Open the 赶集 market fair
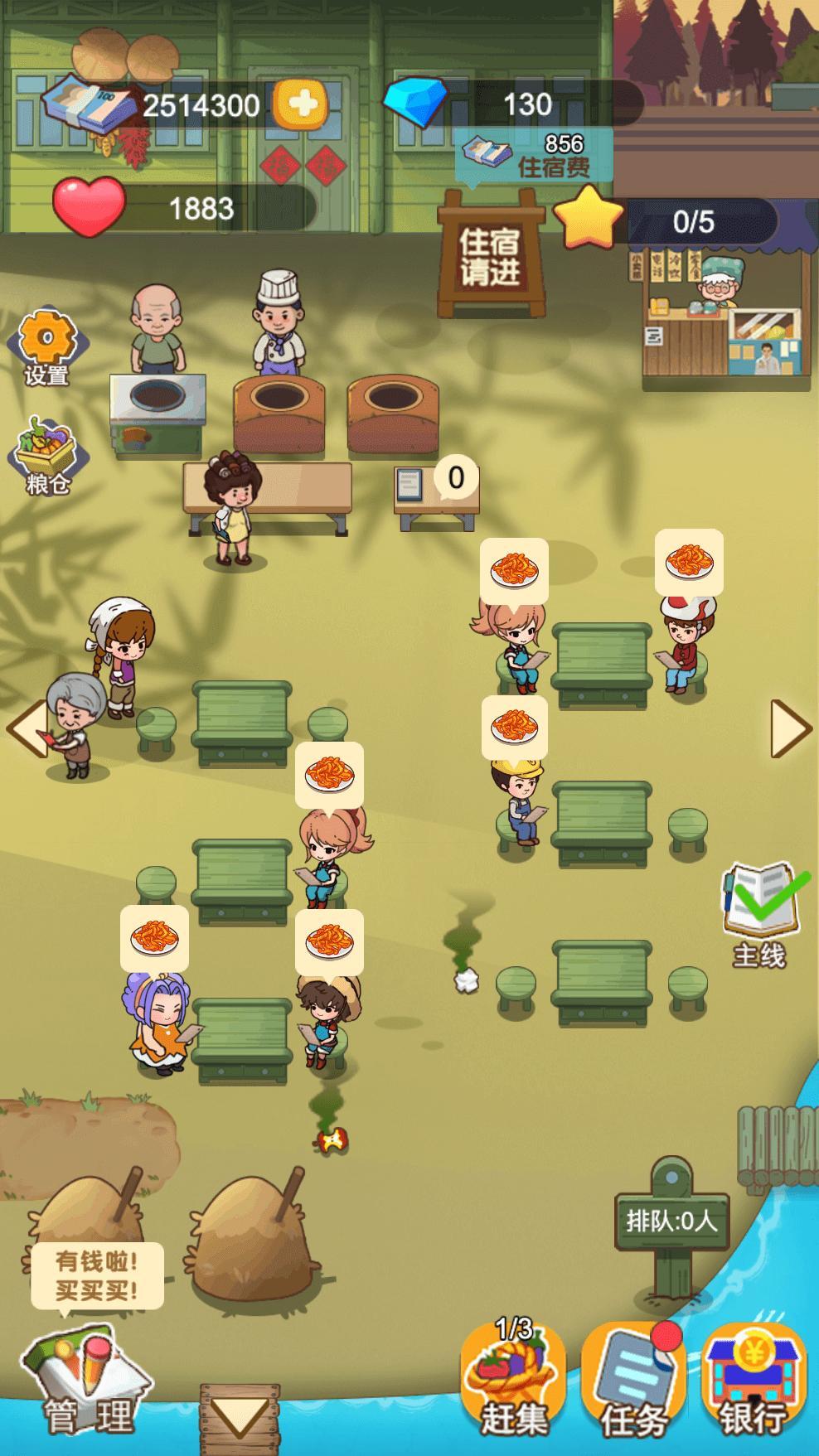Viewport: 819px width, 1456px height. coord(514,1380)
